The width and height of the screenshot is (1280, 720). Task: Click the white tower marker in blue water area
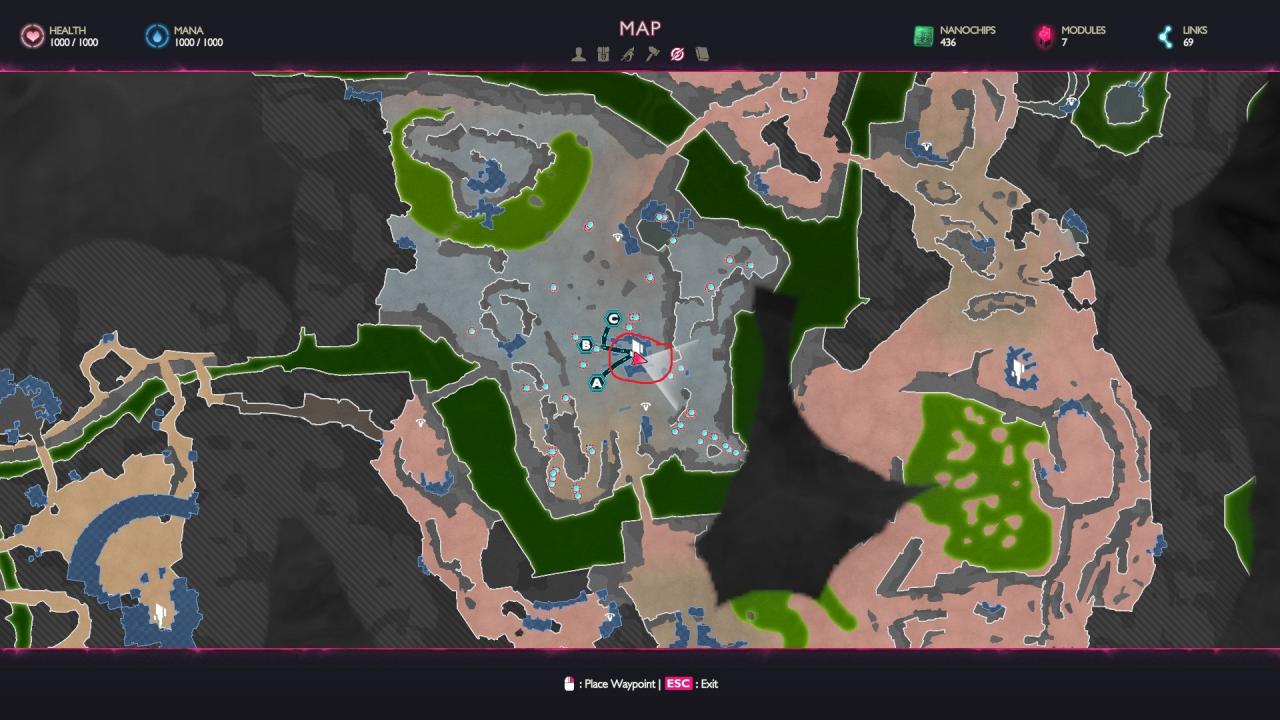coord(160,613)
